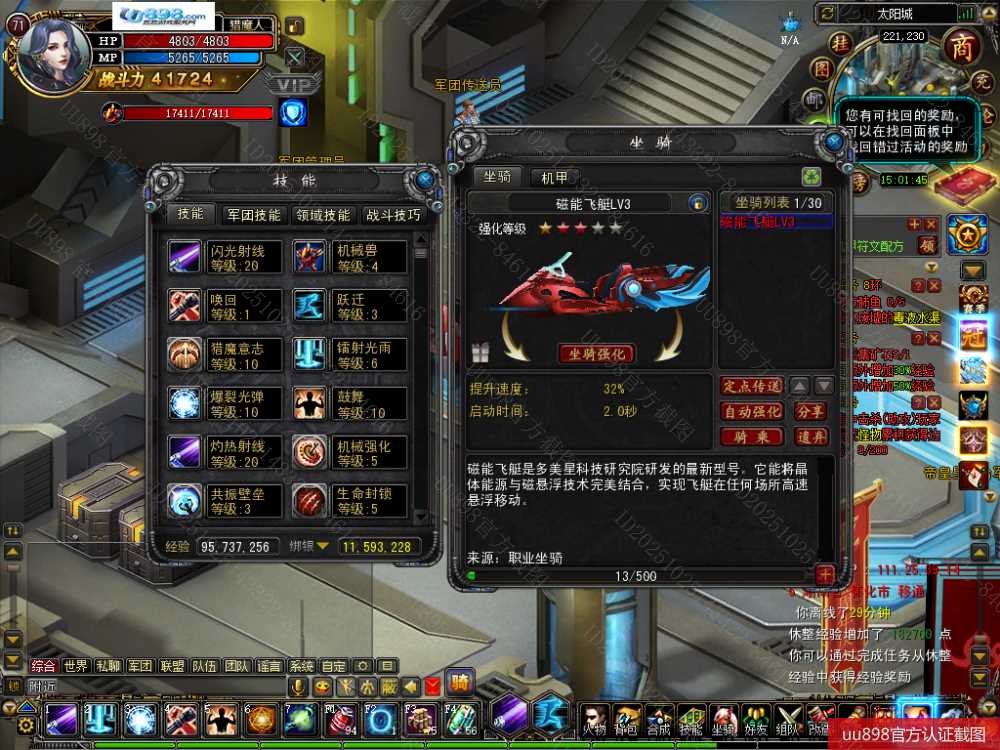1000x750 pixels.
Task: Switch chat to the 世界 channel
Action: click(76, 666)
